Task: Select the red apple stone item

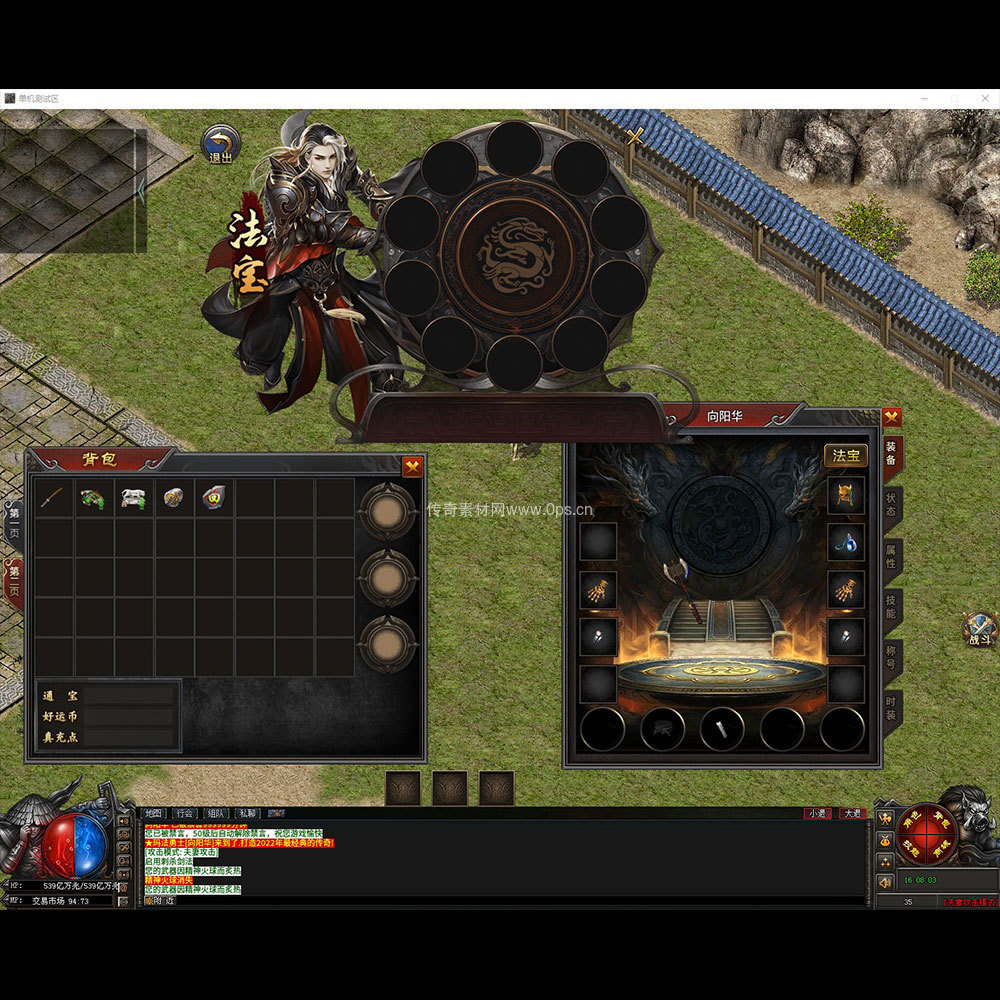Action: [x=214, y=498]
